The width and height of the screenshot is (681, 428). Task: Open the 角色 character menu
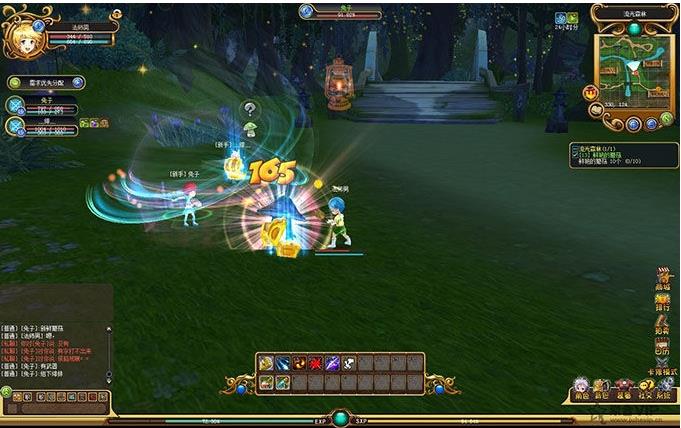click(581, 390)
